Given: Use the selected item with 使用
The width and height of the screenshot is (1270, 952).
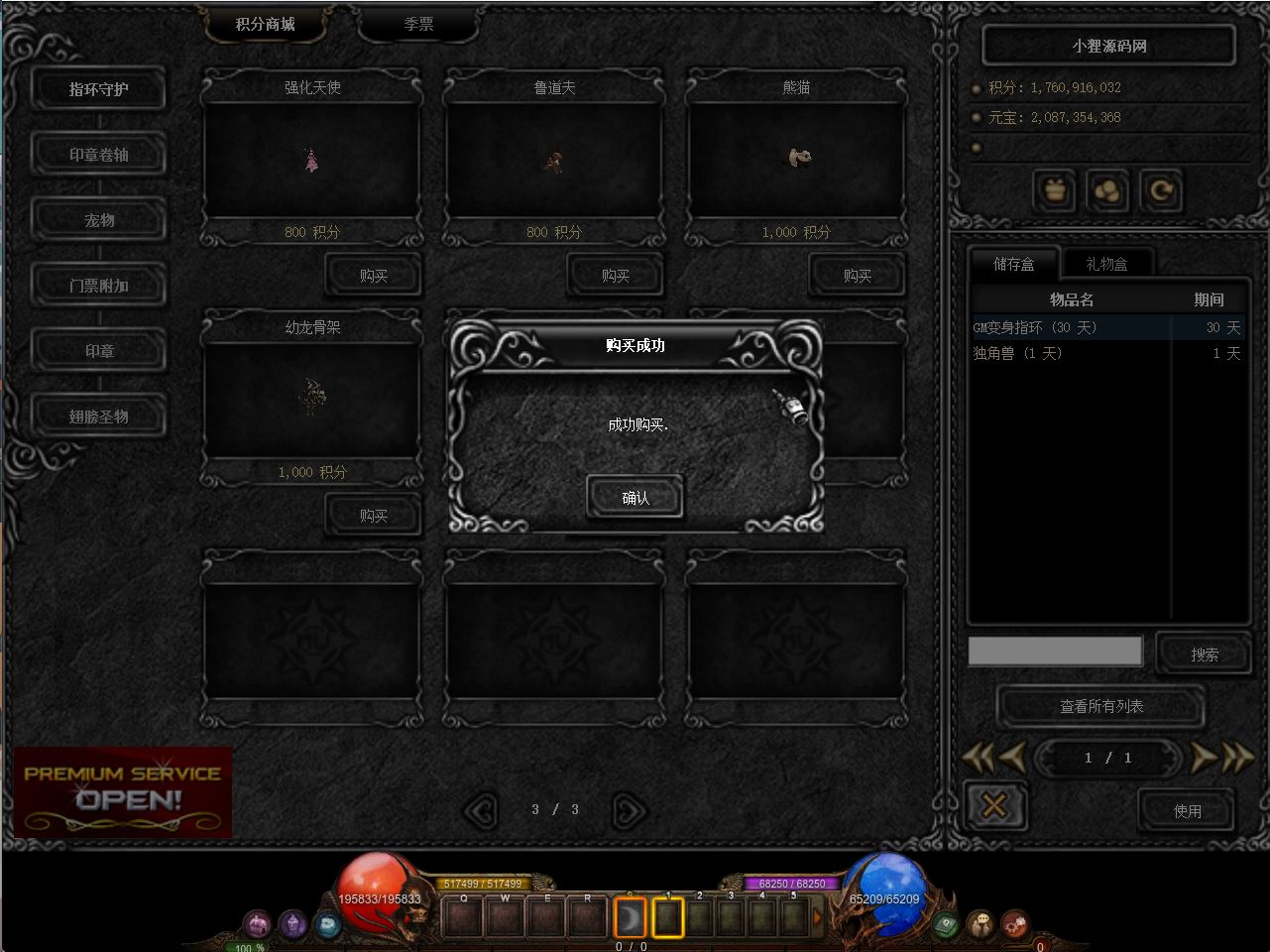Looking at the screenshot, I should [1187, 811].
